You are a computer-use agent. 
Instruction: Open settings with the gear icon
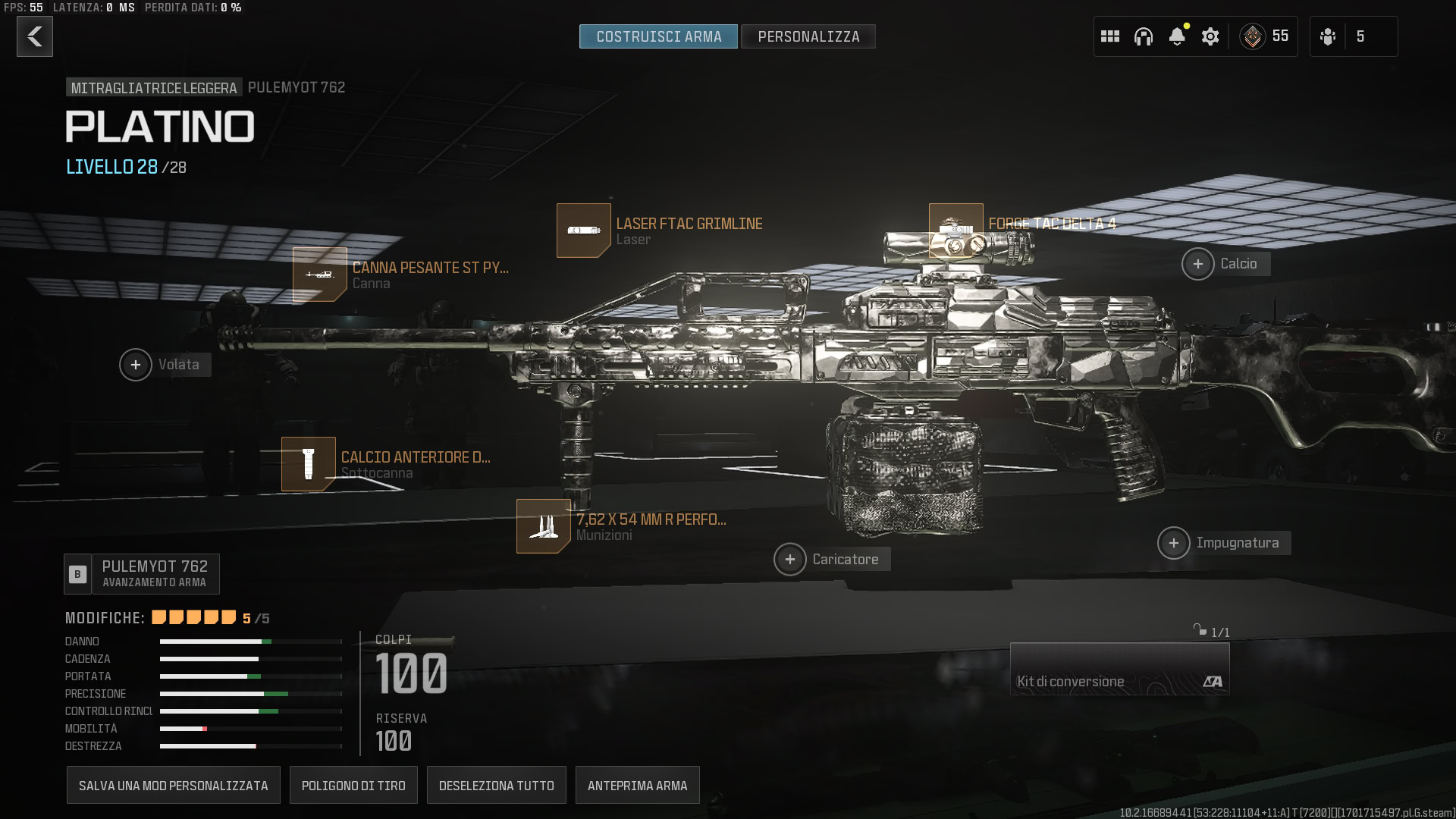coord(1210,36)
